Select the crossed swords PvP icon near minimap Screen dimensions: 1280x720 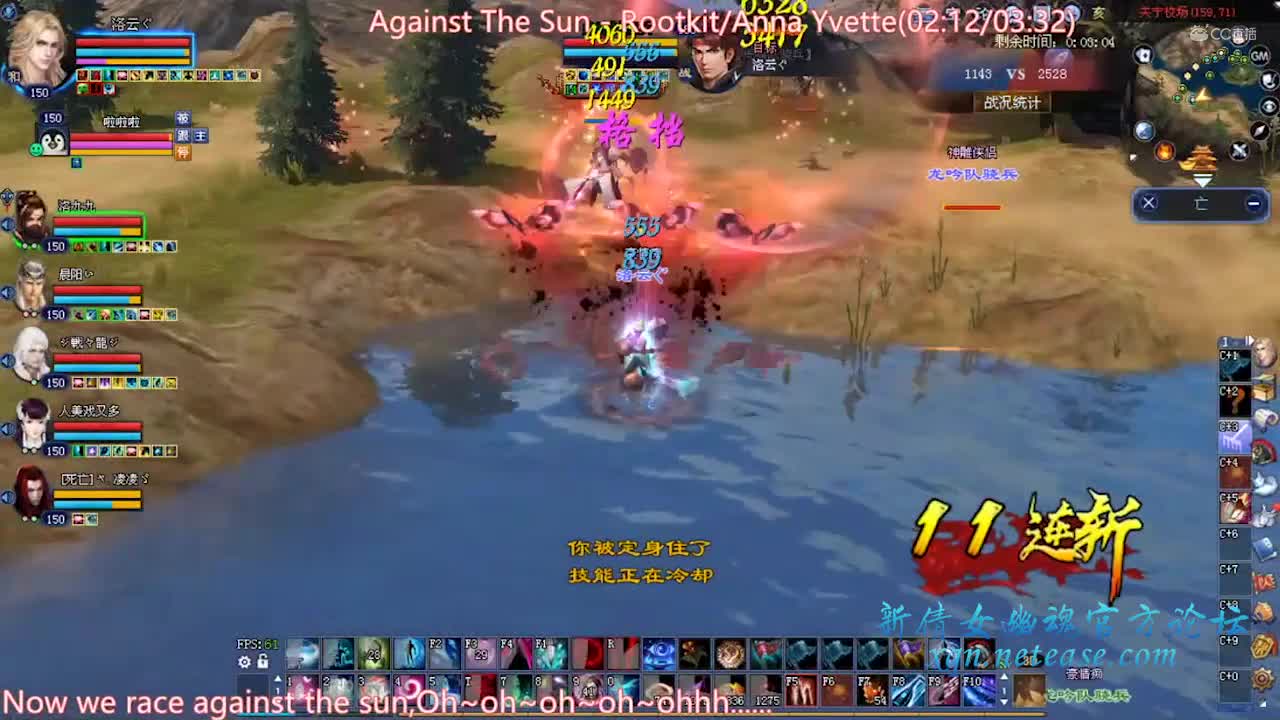(1237, 150)
